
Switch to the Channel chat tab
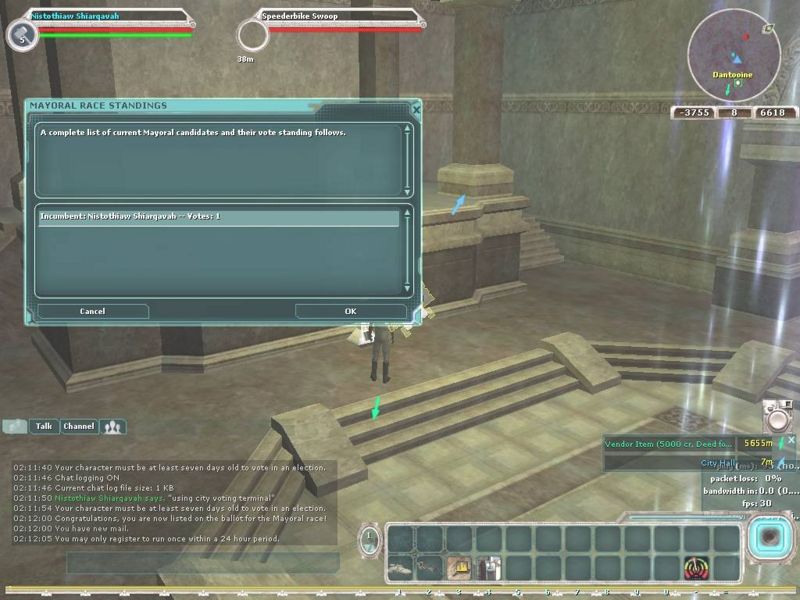pyautogui.click(x=79, y=427)
